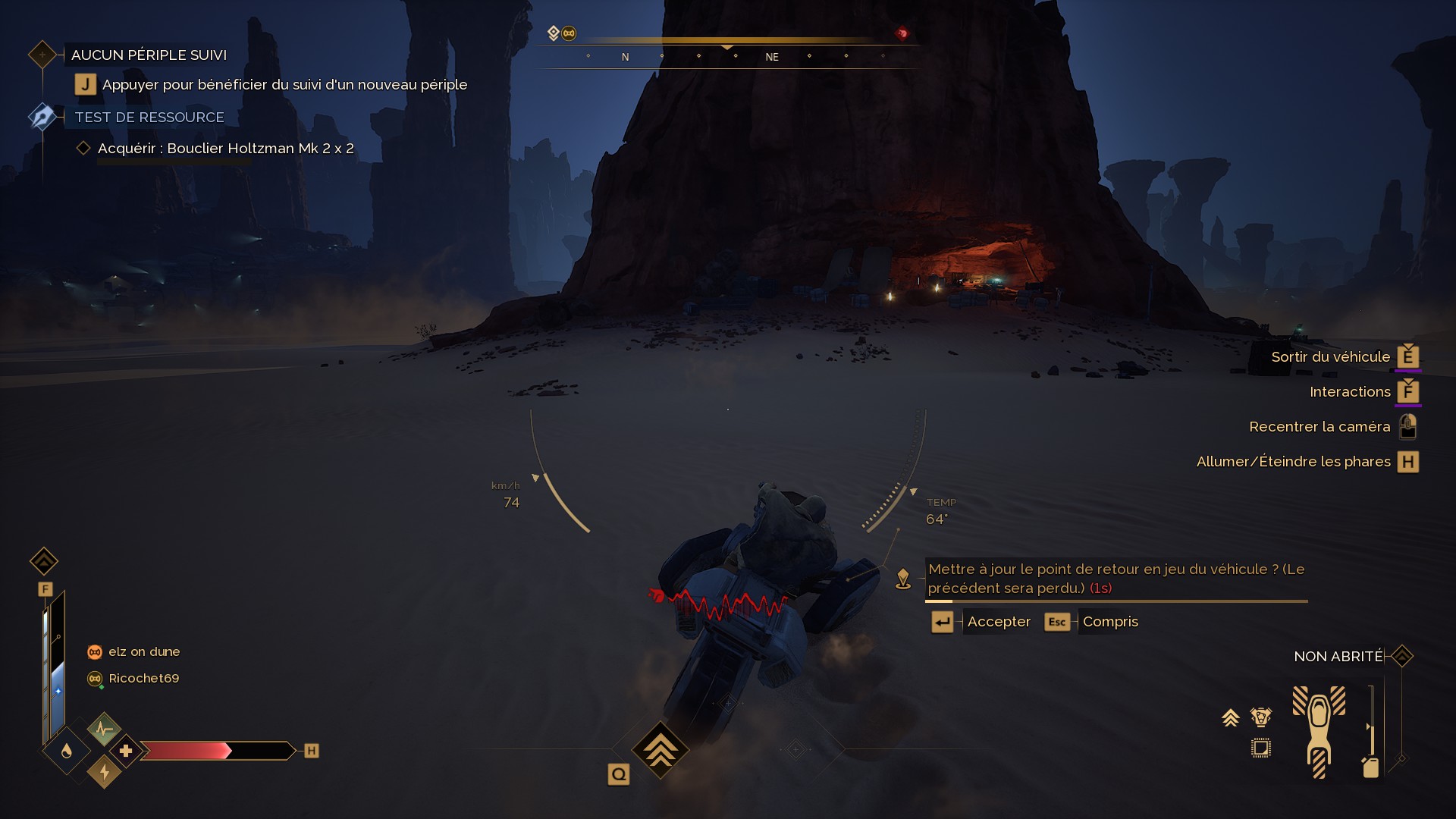This screenshot has height=819, width=1456.
Task: Click the vehicle condition diagram
Action: (x=1319, y=731)
